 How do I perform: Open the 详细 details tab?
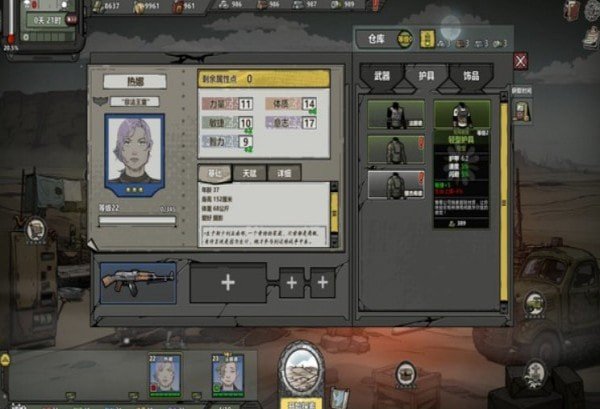tap(284, 172)
